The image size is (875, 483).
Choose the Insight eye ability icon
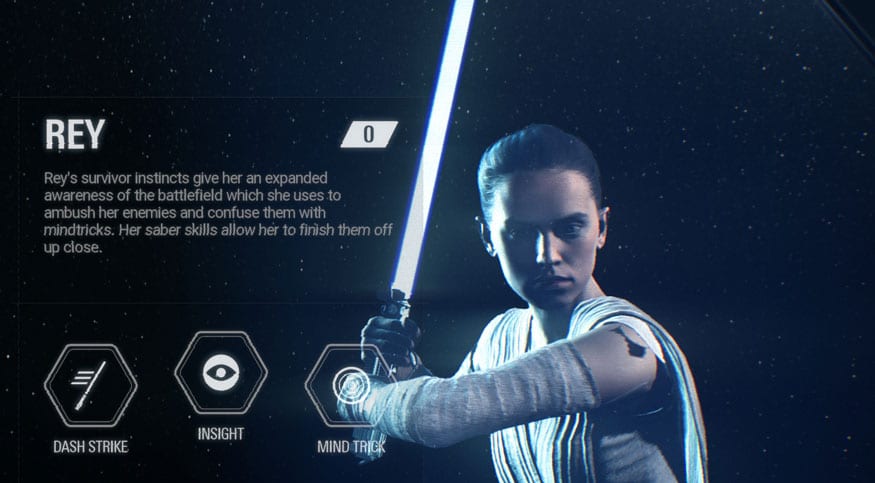pyautogui.click(x=220, y=372)
